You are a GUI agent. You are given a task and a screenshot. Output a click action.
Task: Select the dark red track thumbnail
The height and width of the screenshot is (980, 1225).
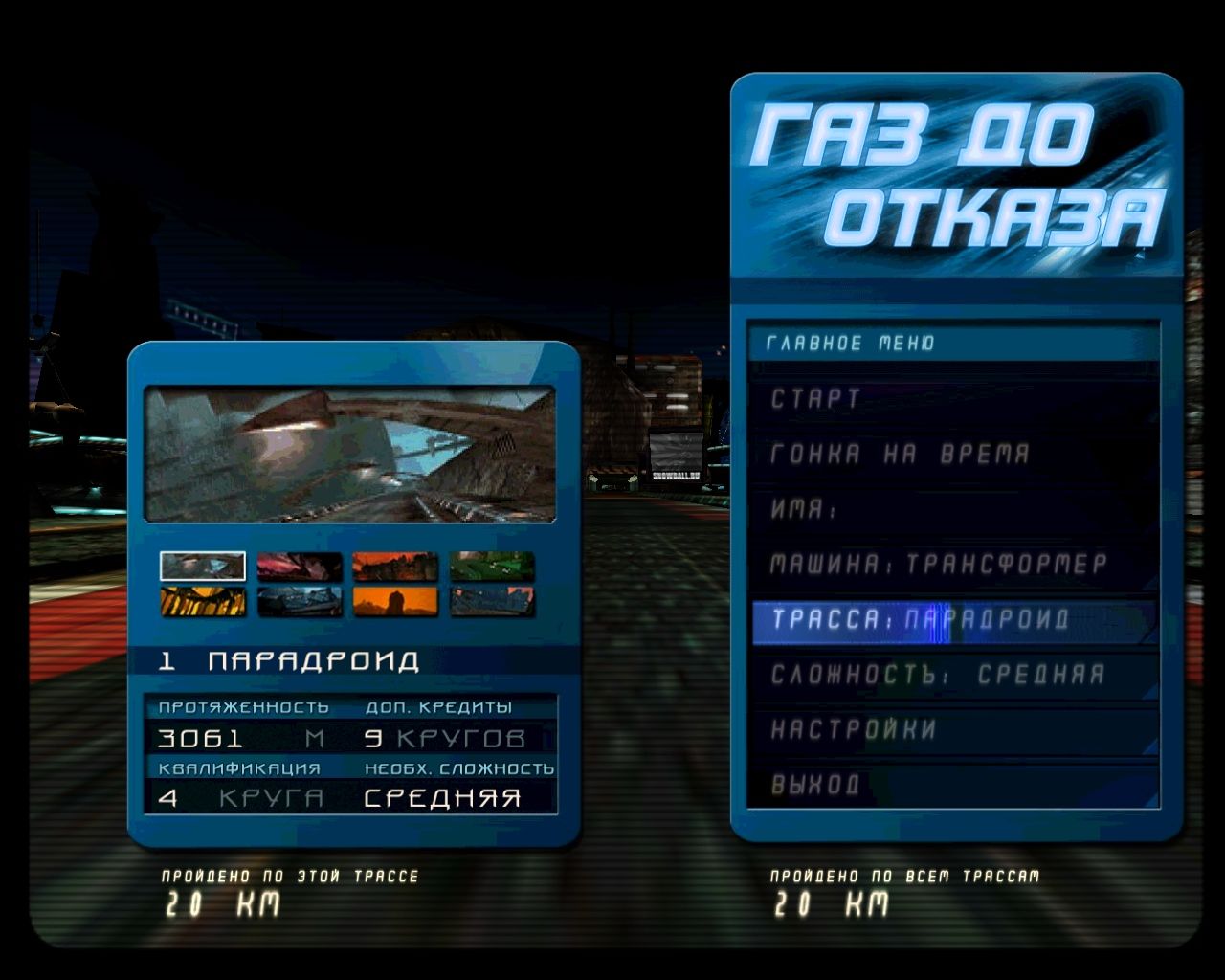[300, 566]
